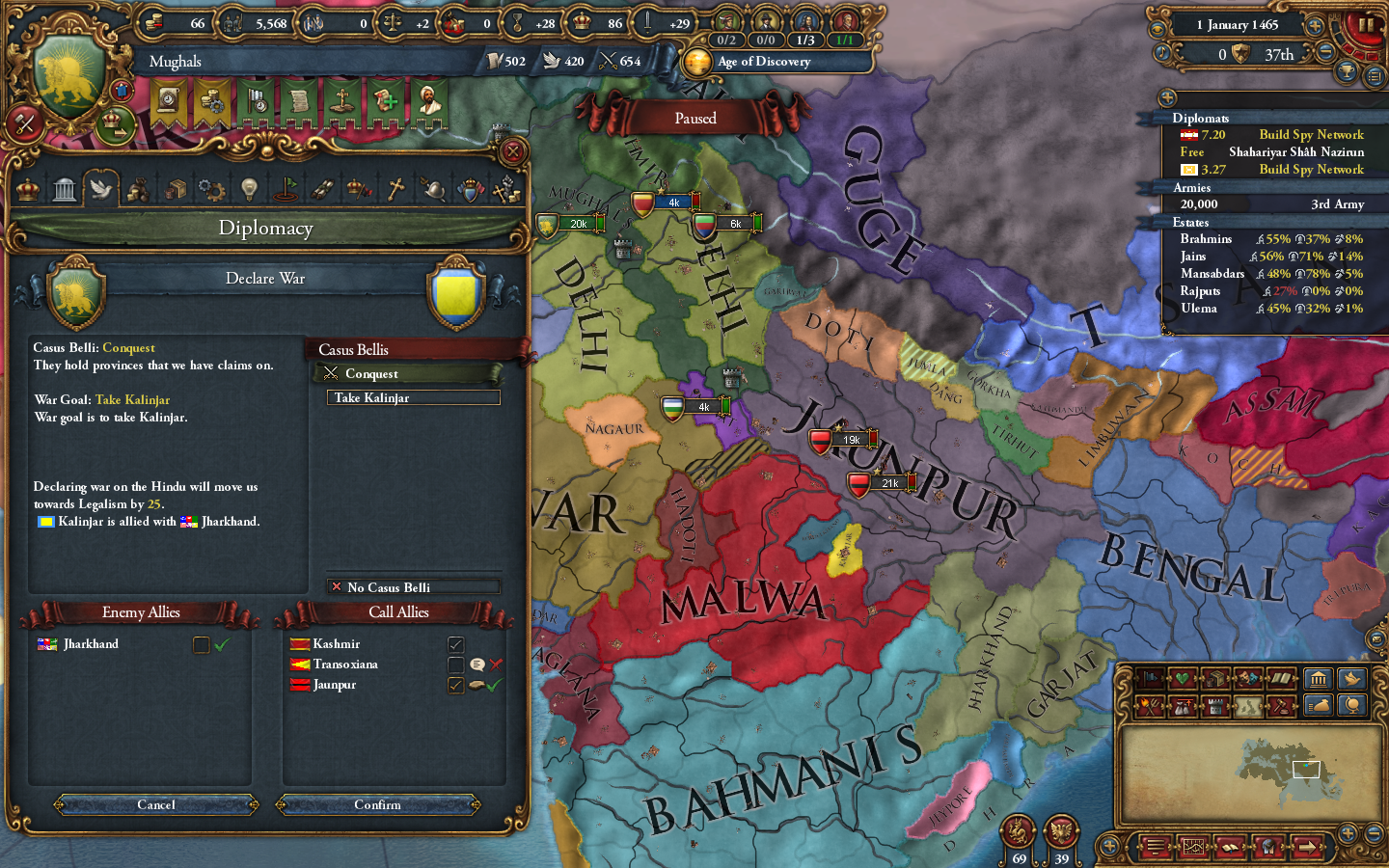The height and width of the screenshot is (868, 1389).
Task: Expand the minimap side arrow panel
Action: tap(1109, 845)
